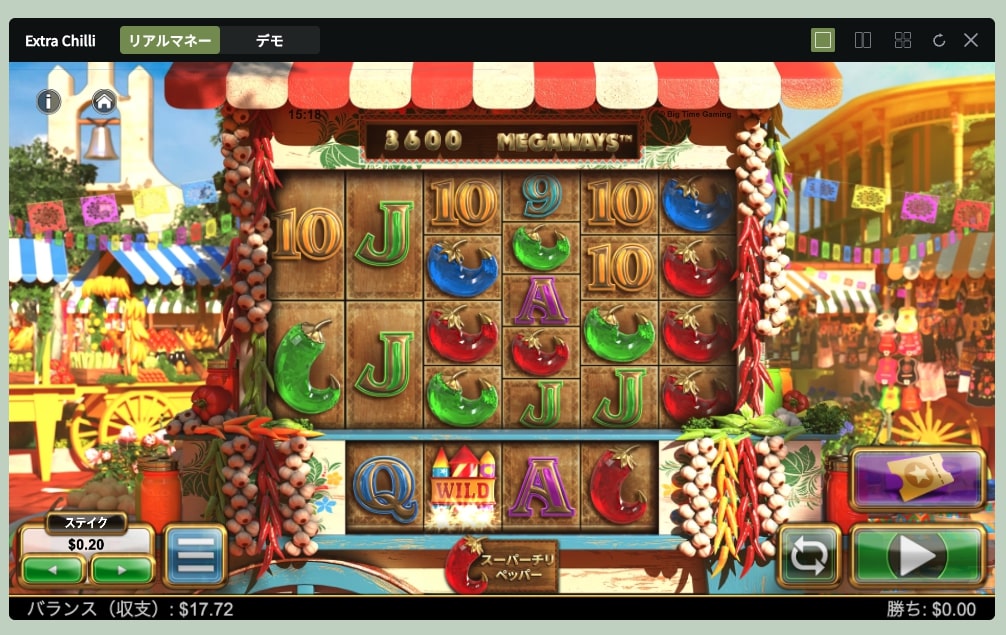1006x635 pixels.
Task: Show game info with the i icon
Action: [x=49, y=101]
